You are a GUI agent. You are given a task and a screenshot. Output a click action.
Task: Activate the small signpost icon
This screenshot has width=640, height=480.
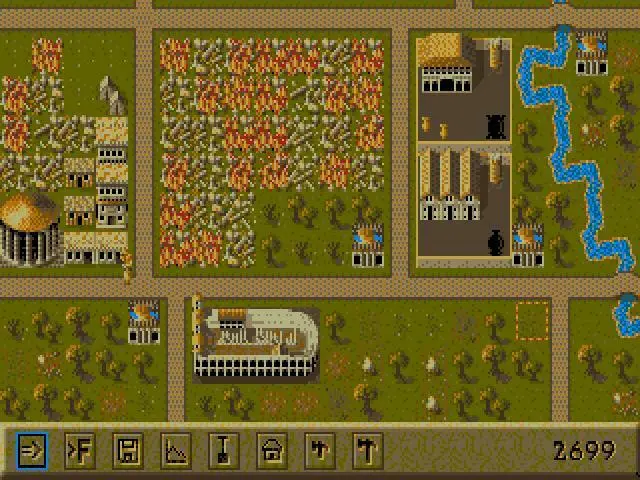(319, 450)
